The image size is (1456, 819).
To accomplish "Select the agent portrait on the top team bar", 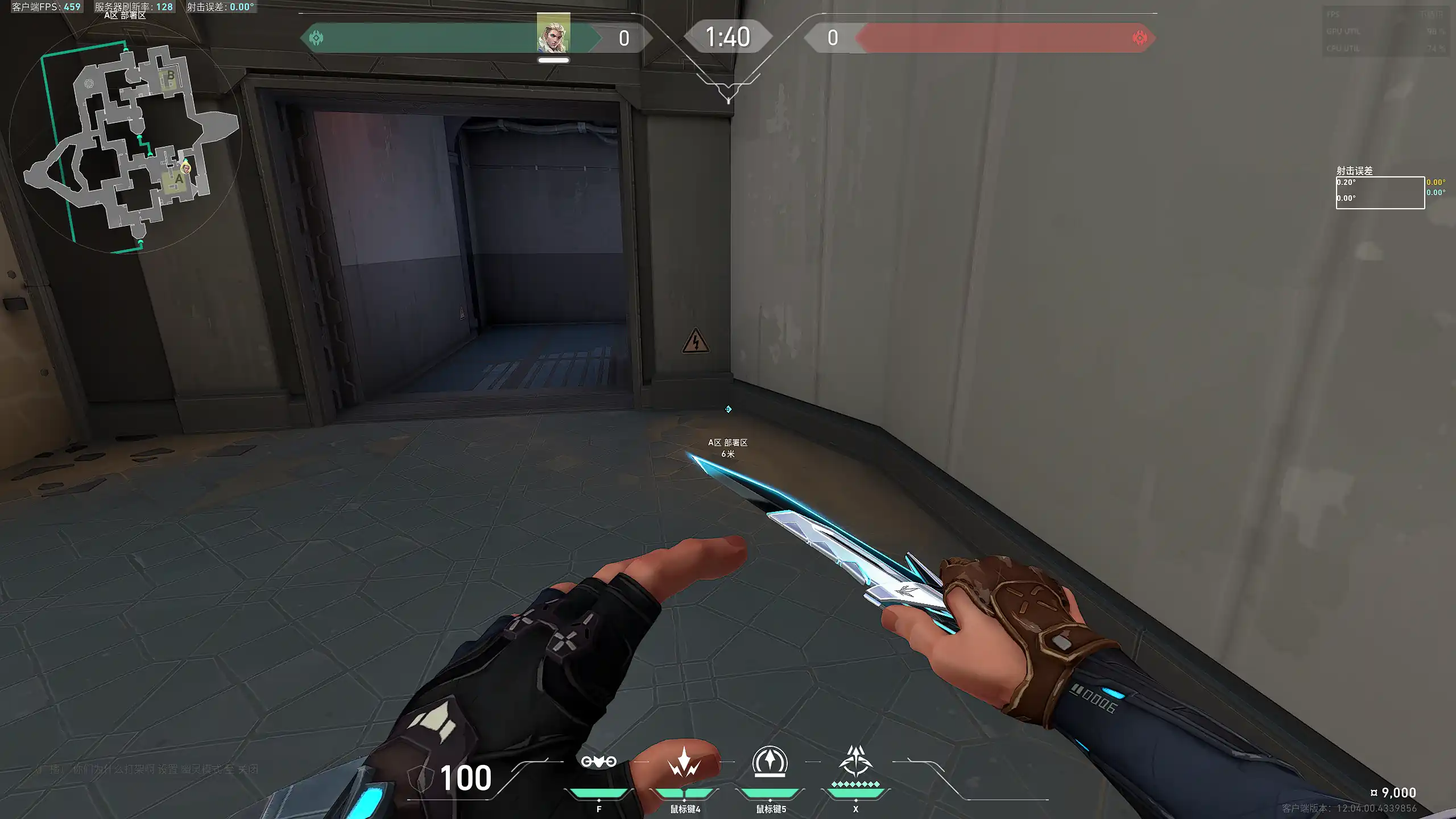I will 553,33.
